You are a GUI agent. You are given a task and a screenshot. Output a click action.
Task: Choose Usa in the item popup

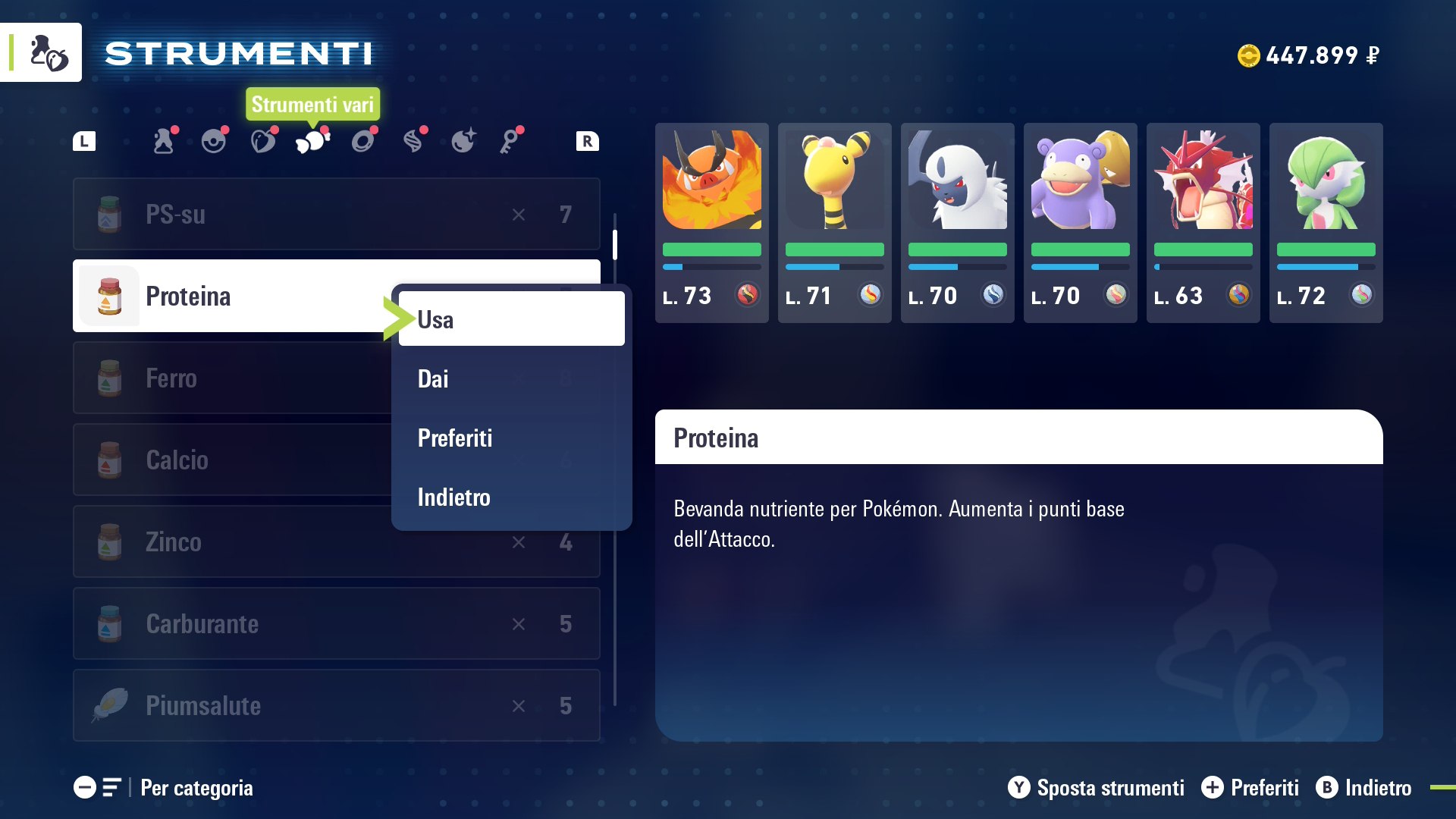[511, 319]
